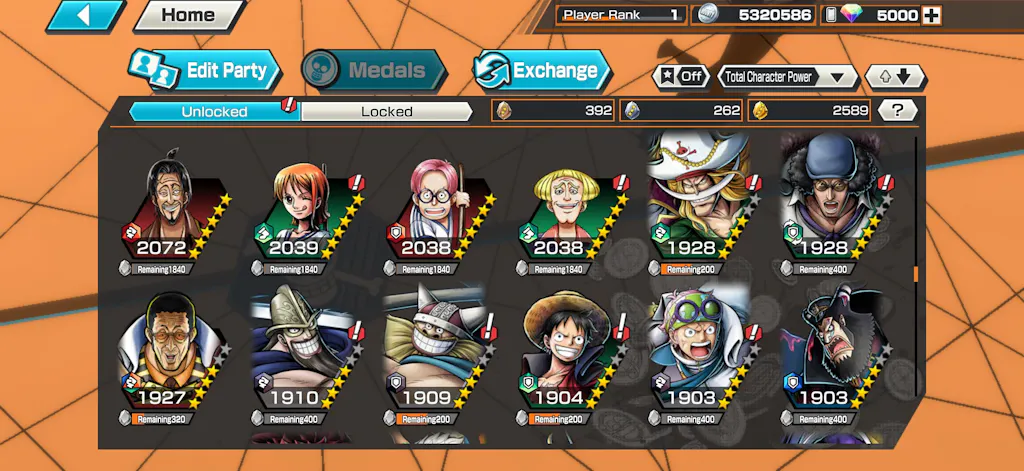The height and width of the screenshot is (471, 1024).
Task: Toggle the favorites star filter Off
Action: click(680, 77)
